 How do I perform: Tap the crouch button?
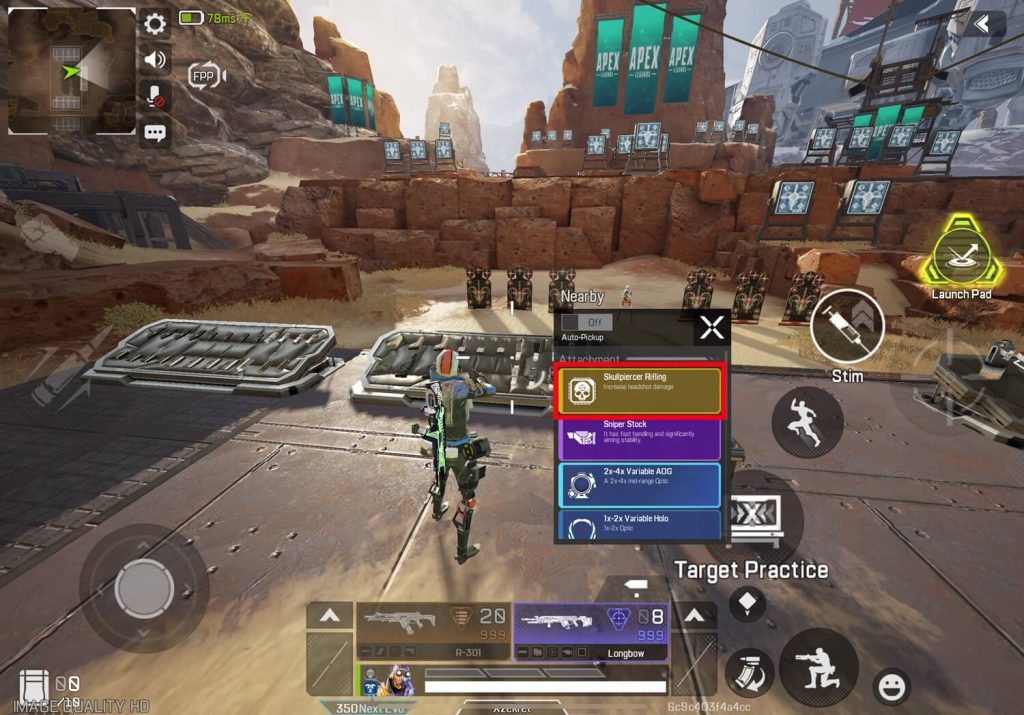[x=819, y=667]
